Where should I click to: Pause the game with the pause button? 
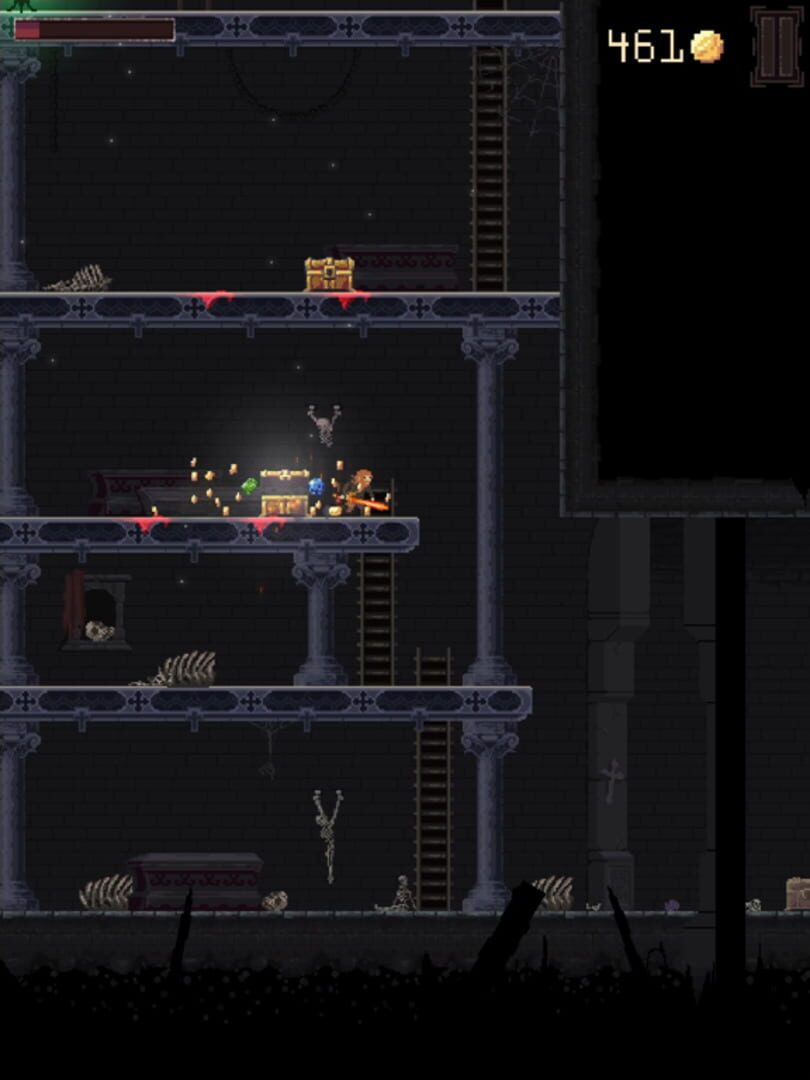tap(776, 47)
